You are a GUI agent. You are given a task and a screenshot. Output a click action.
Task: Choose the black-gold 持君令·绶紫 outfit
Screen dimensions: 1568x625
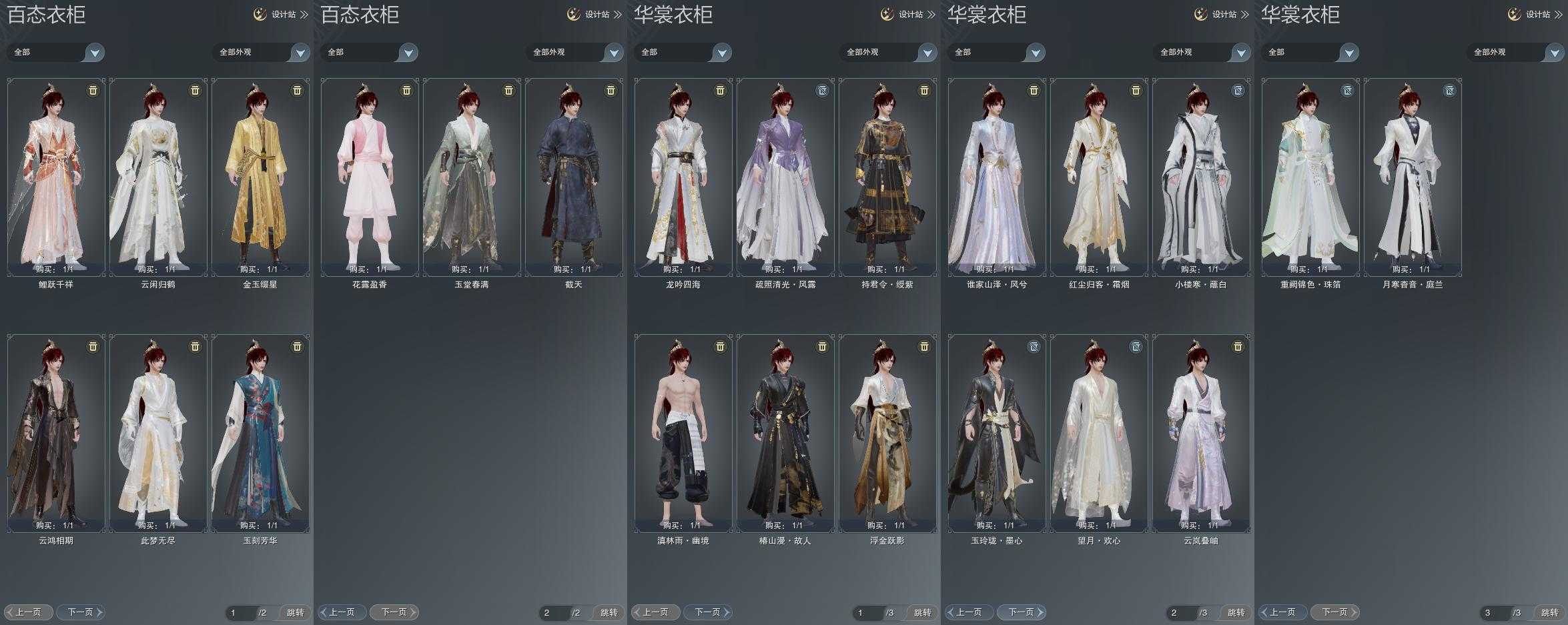point(887,177)
